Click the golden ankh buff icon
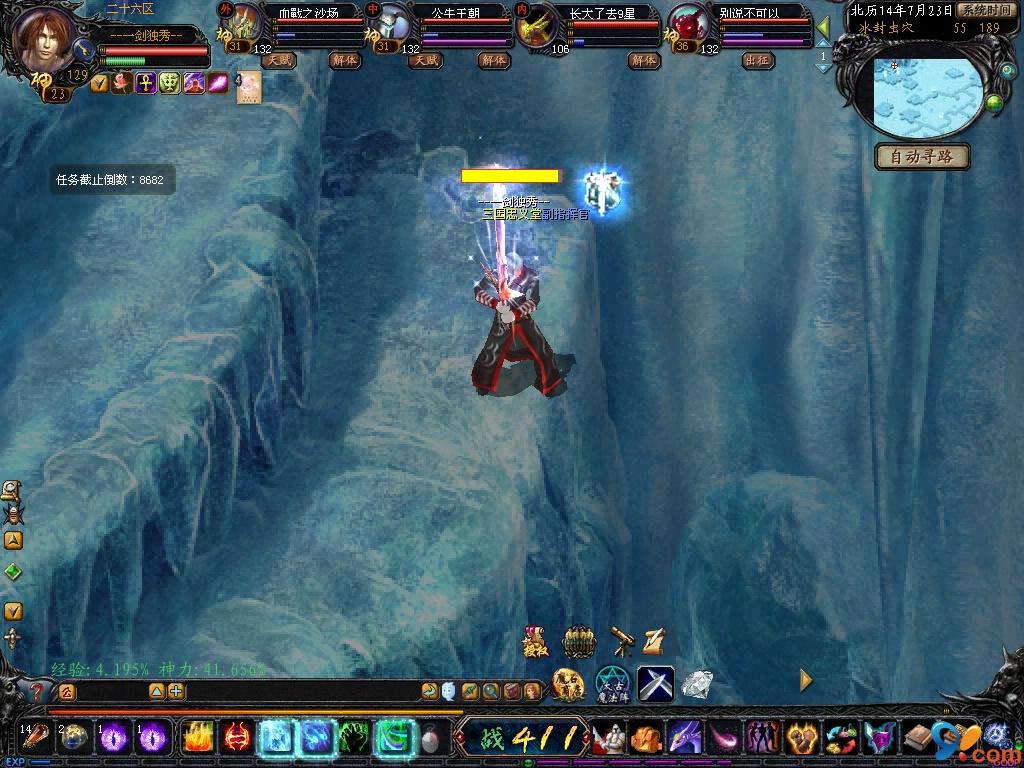This screenshot has height=768, width=1024. [x=146, y=84]
